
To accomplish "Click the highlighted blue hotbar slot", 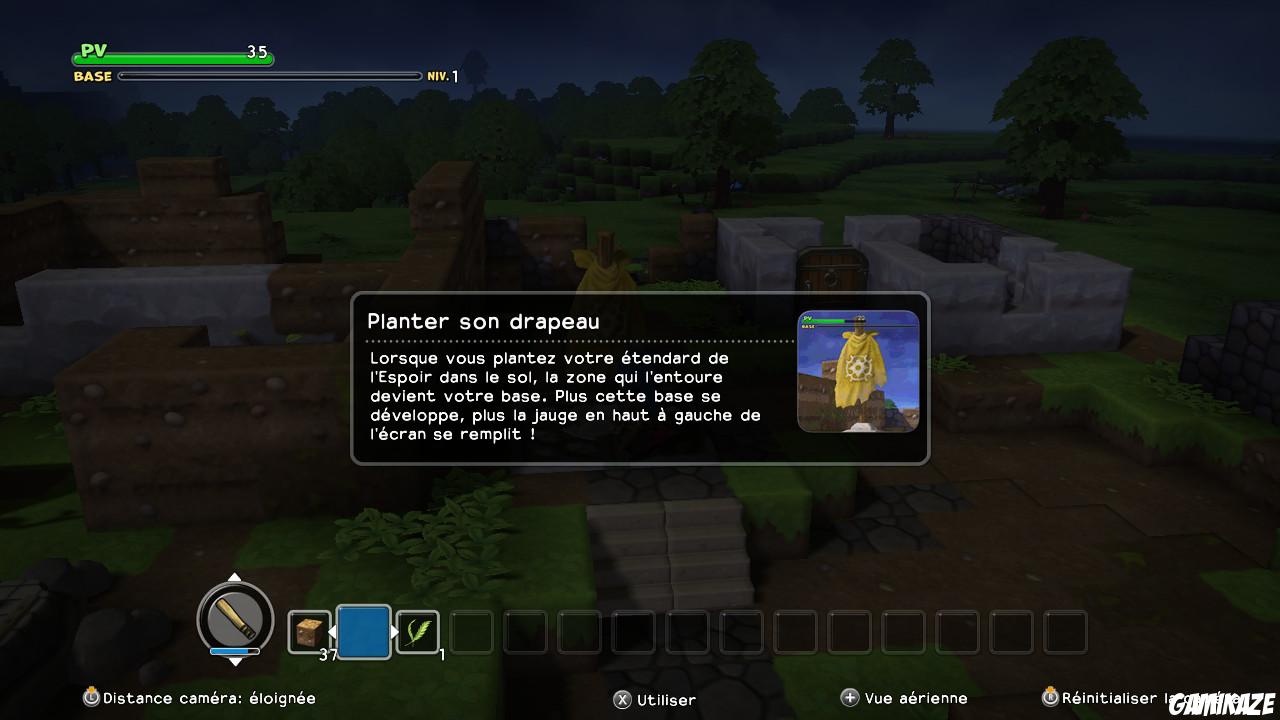I will pos(363,631).
